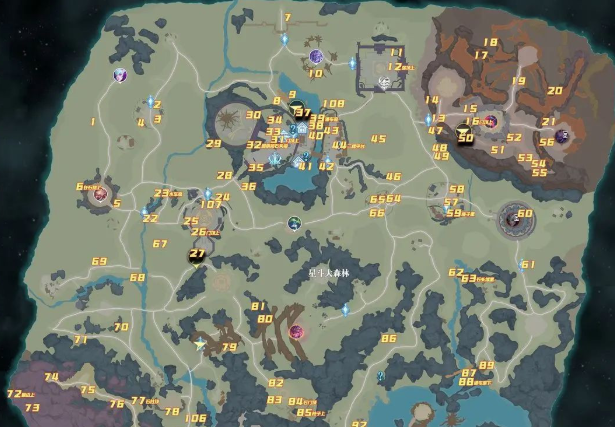Click the yellow star marker beside 79

pyautogui.click(x=200, y=343)
